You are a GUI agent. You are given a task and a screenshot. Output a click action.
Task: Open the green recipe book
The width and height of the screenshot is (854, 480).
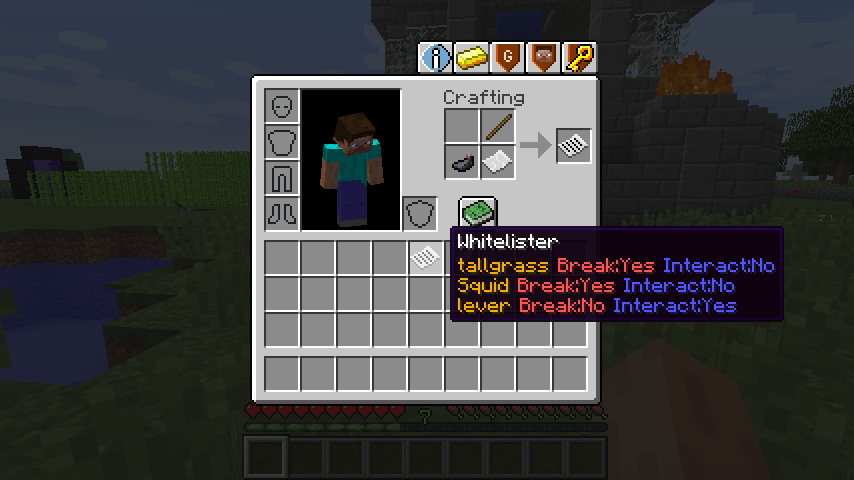click(478, 213)
